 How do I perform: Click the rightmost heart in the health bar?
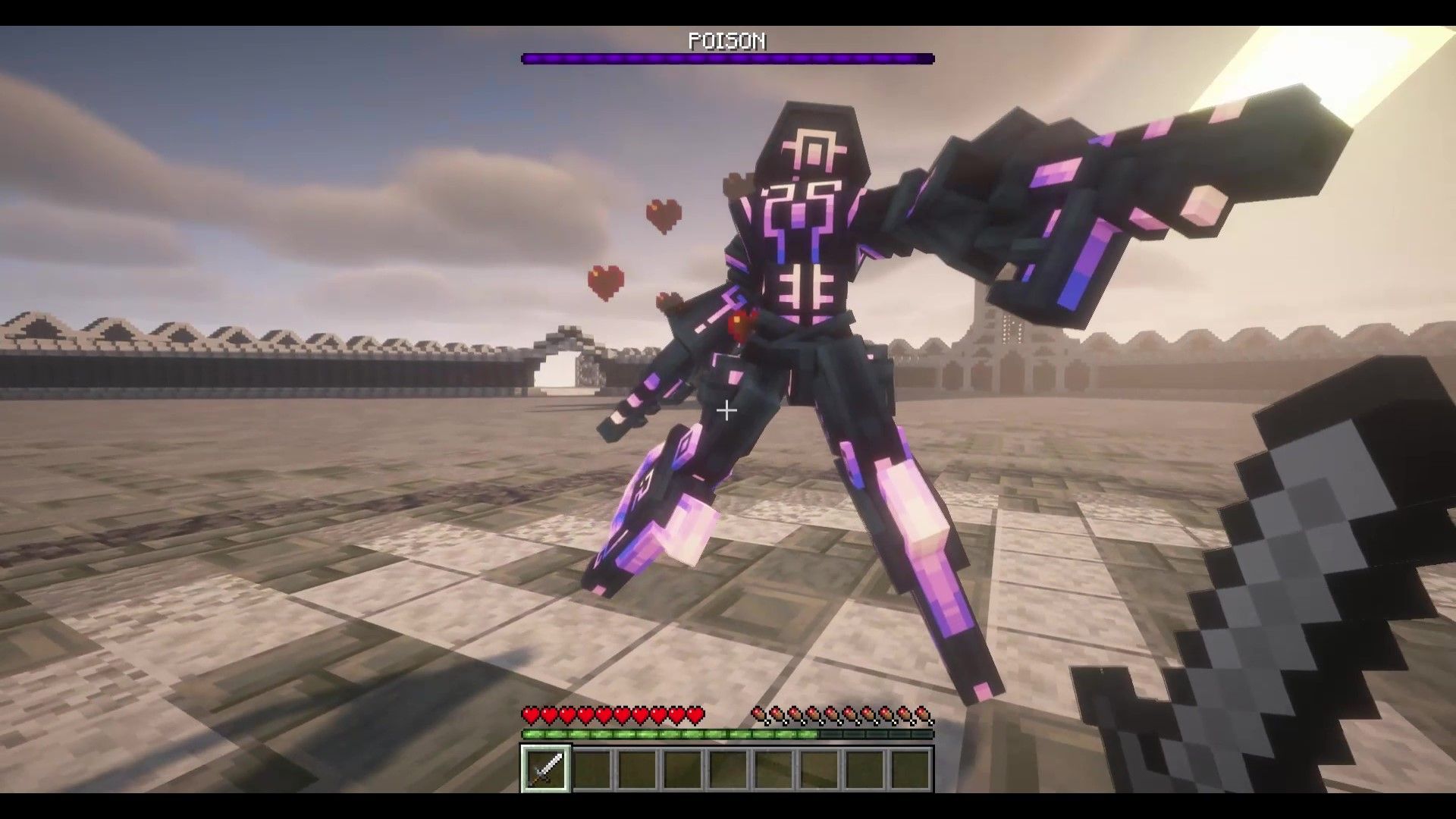pyautogui.click(x=695, y=715)
